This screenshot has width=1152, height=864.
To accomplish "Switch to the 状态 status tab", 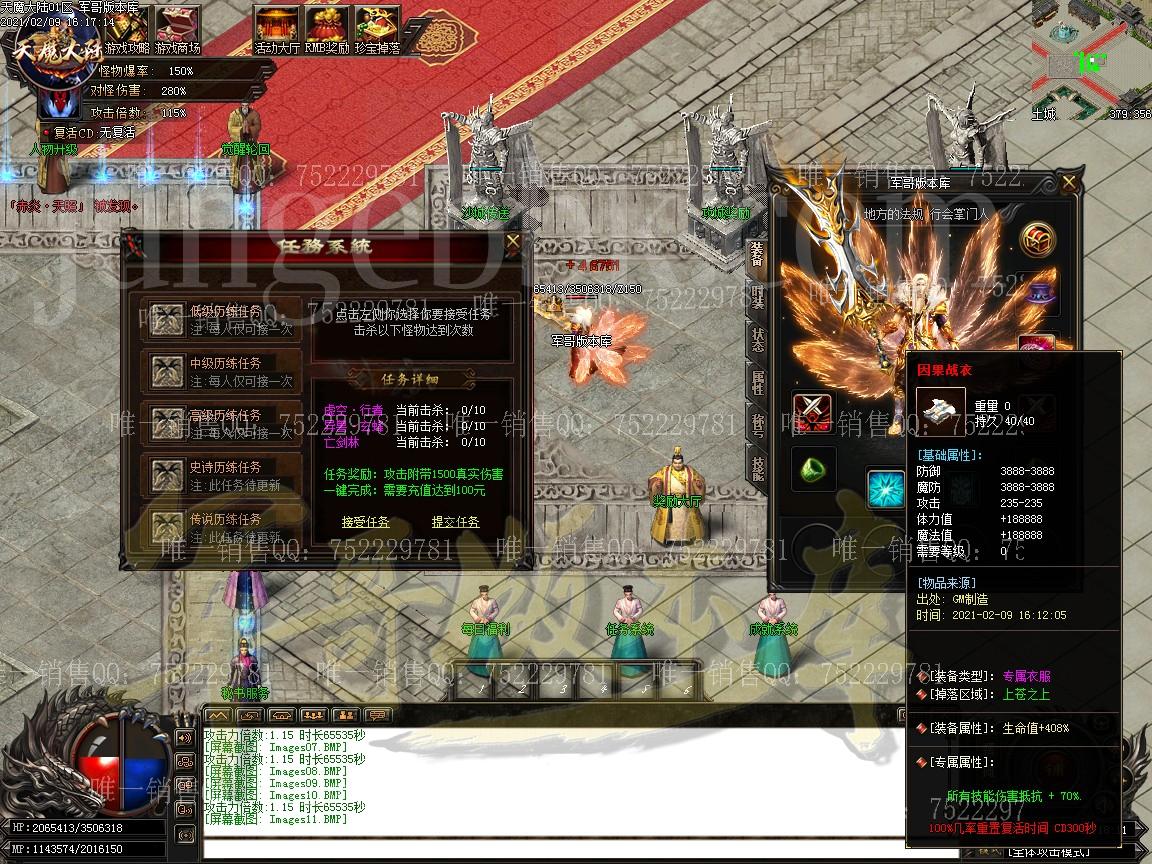I will (757, 340).
